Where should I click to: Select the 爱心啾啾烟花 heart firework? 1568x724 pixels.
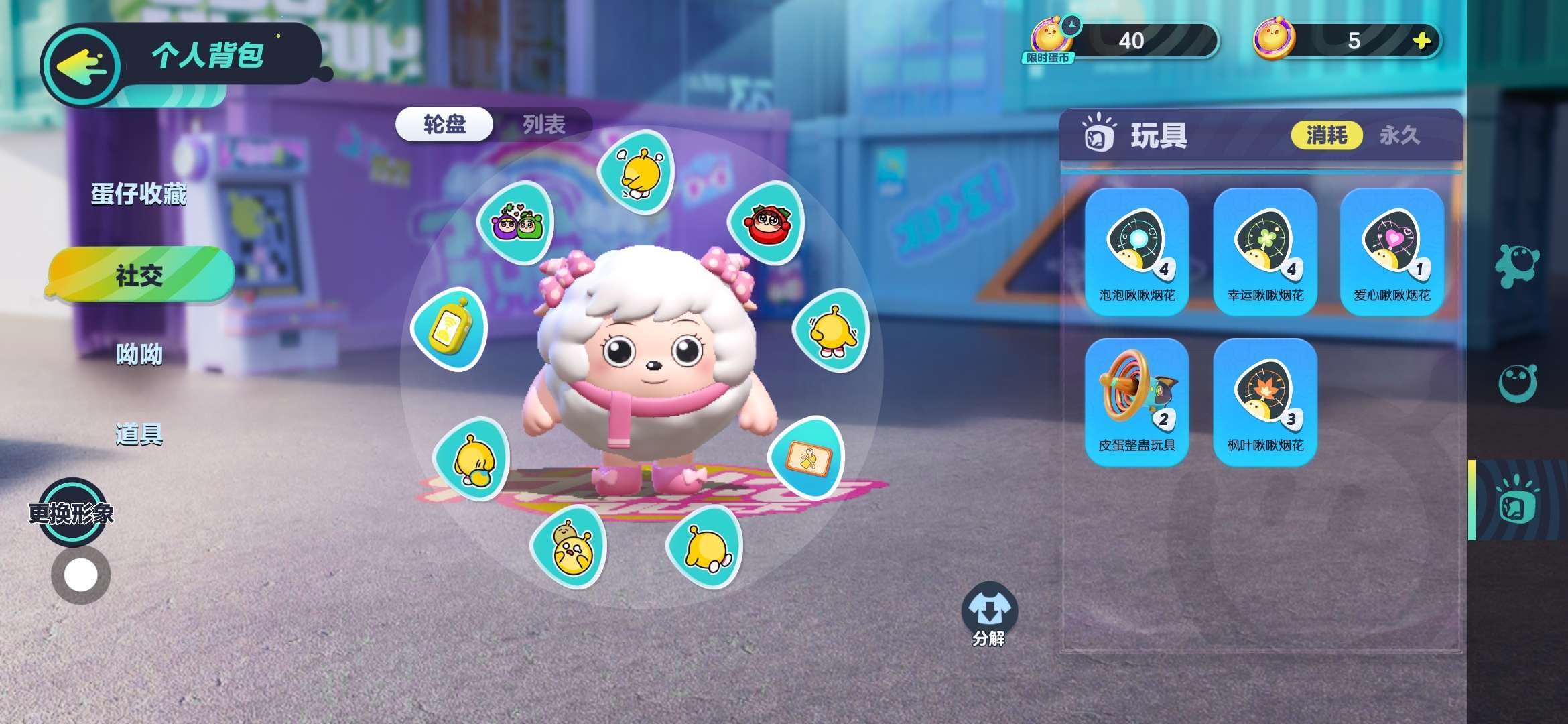(x=1392, y=251)
